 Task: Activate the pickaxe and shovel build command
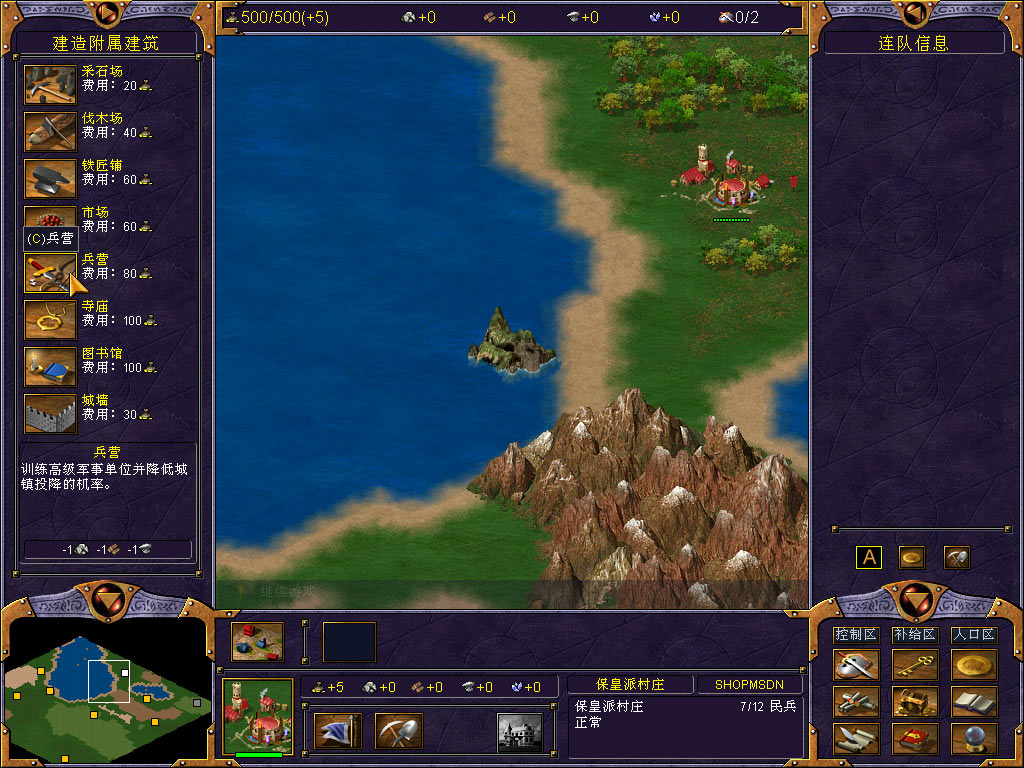[398, 731]
